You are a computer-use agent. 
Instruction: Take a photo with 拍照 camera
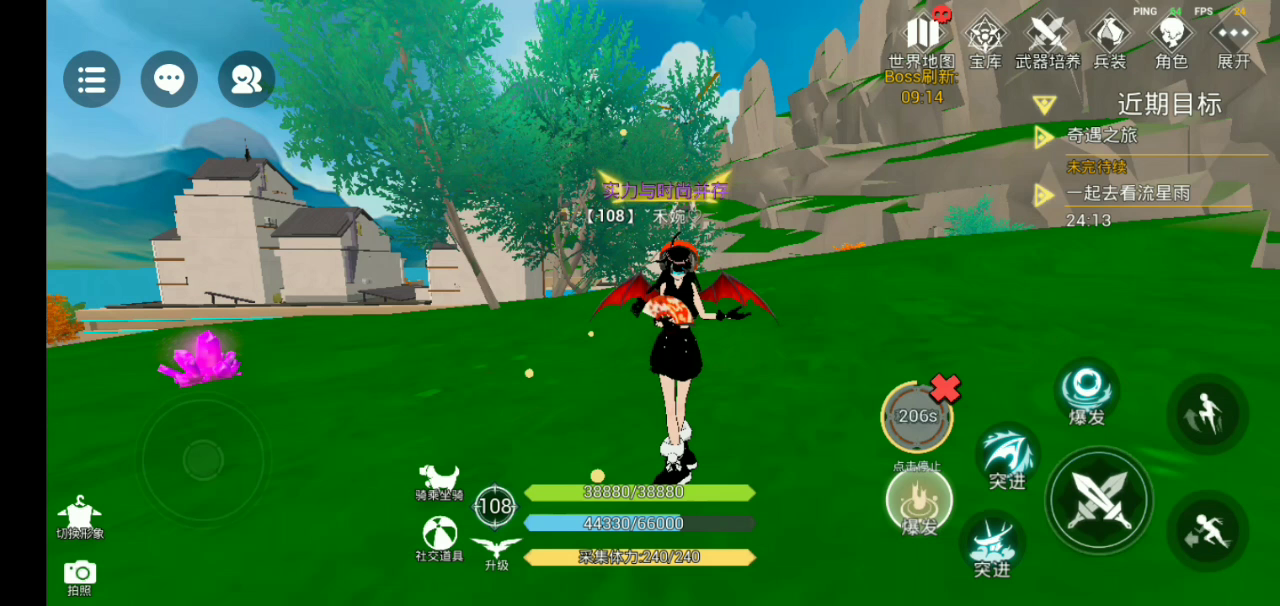point(80,576)
